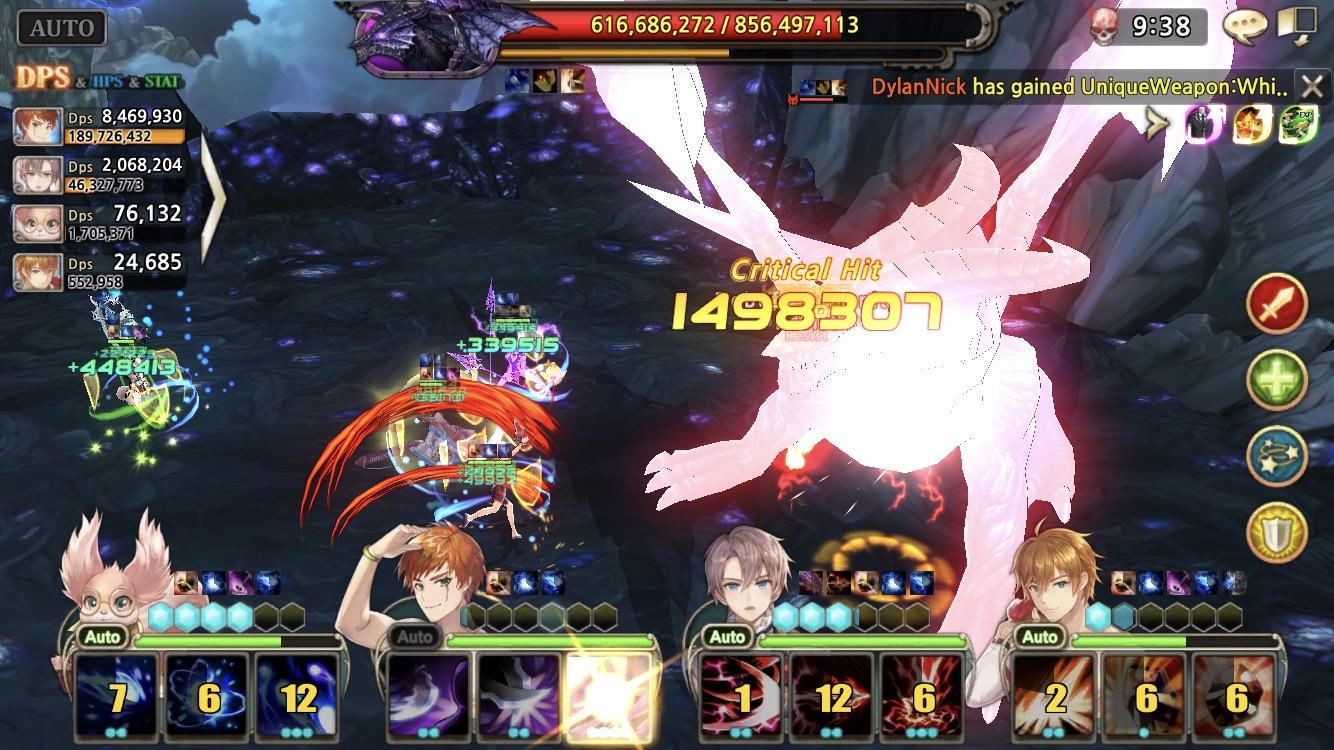Close the DylanNick weapon gain notification
Image resolution: width=1334 pixels, height=750 pixels.
pos(1313,85)
